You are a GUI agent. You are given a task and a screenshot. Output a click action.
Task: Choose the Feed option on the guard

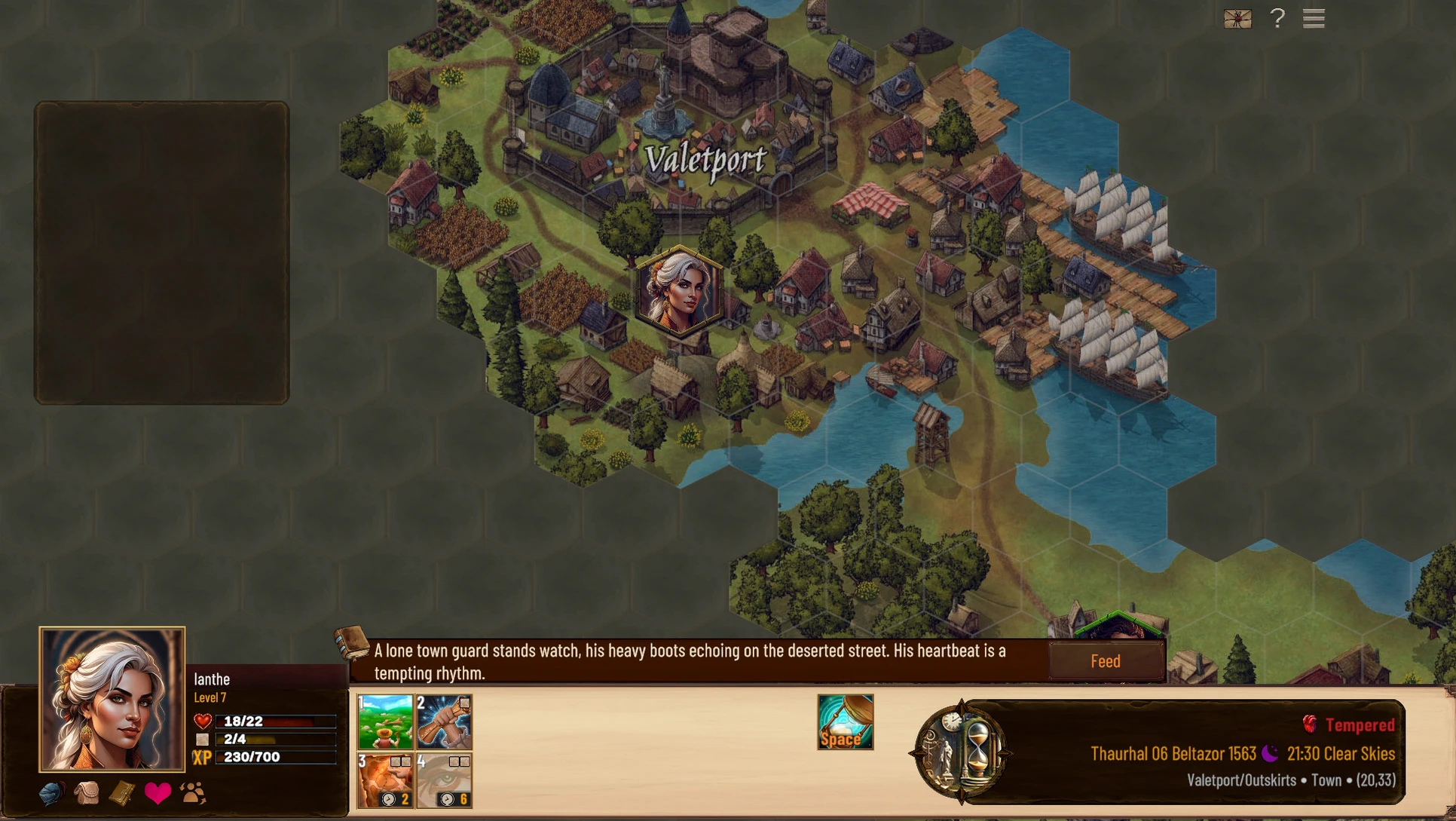point(1106,661)
